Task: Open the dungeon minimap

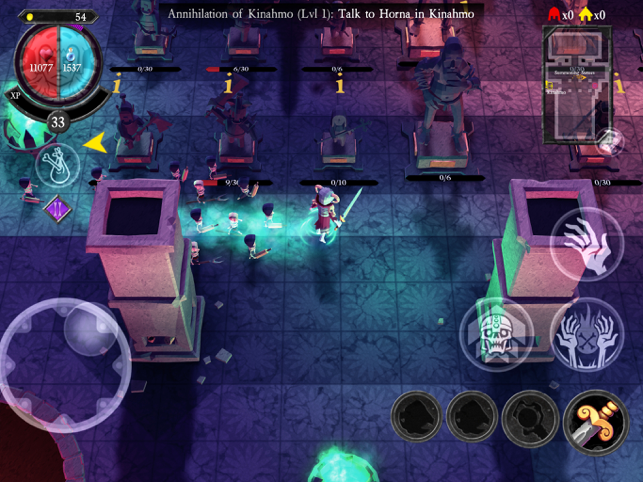Action: point(577,84)
